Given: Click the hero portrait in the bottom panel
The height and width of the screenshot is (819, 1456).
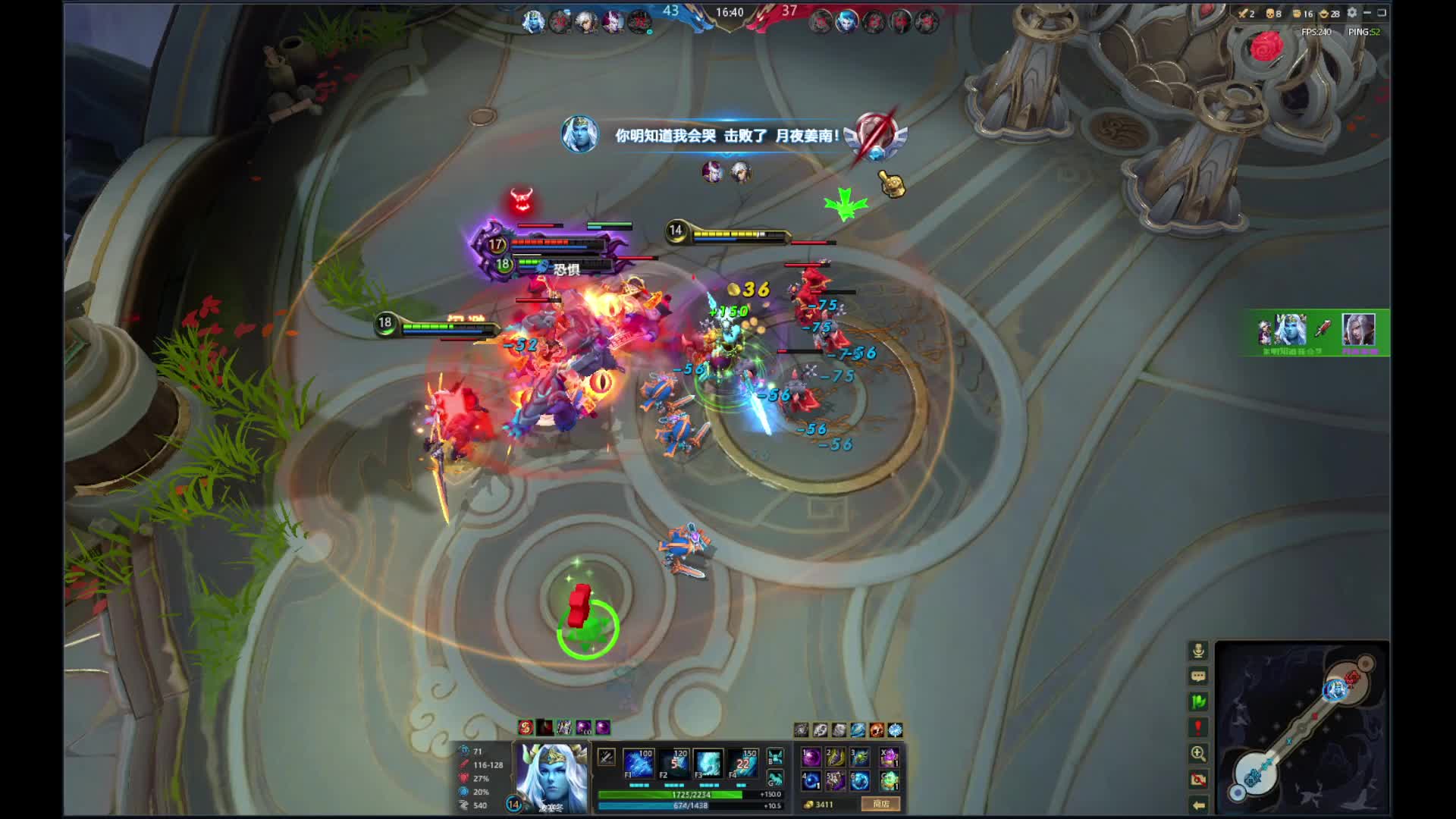Looking at the screenshot, I should pos(551,777).
